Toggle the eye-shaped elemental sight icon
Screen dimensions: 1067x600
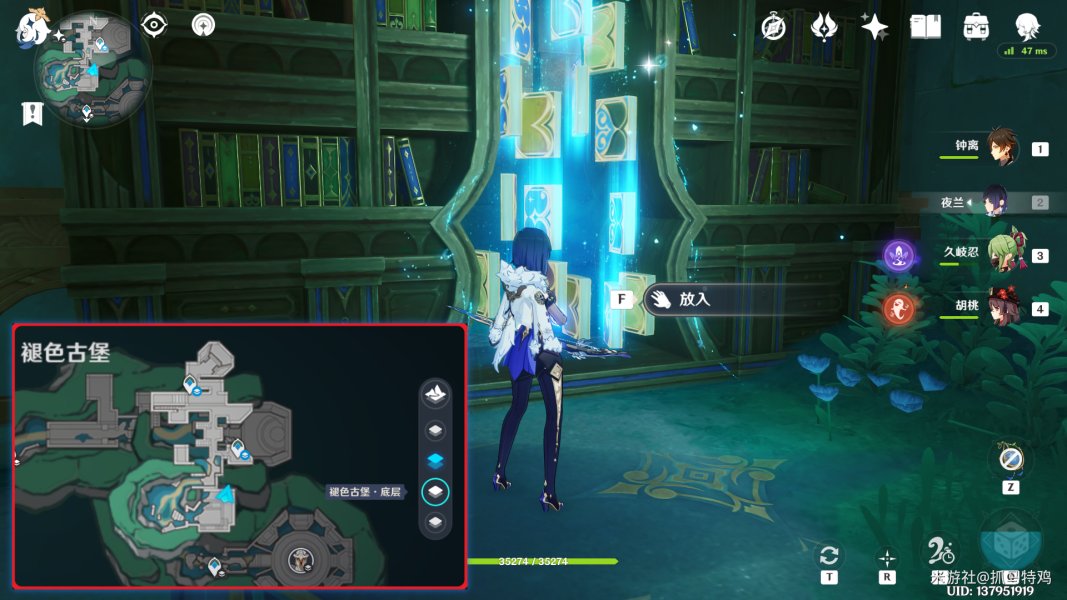[x=154, y=25]
